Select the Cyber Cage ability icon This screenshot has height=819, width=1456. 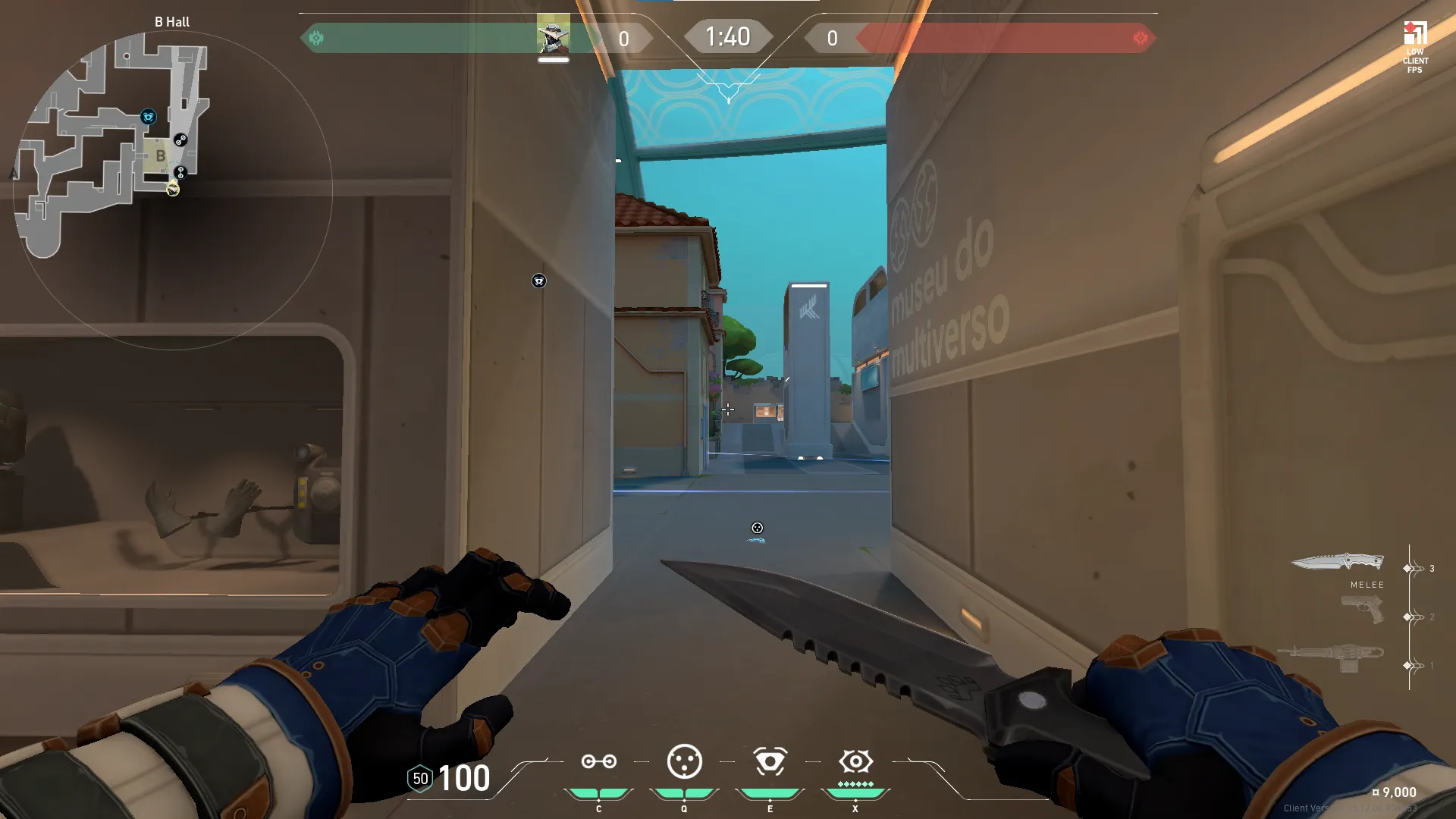[x=684, y=761]
